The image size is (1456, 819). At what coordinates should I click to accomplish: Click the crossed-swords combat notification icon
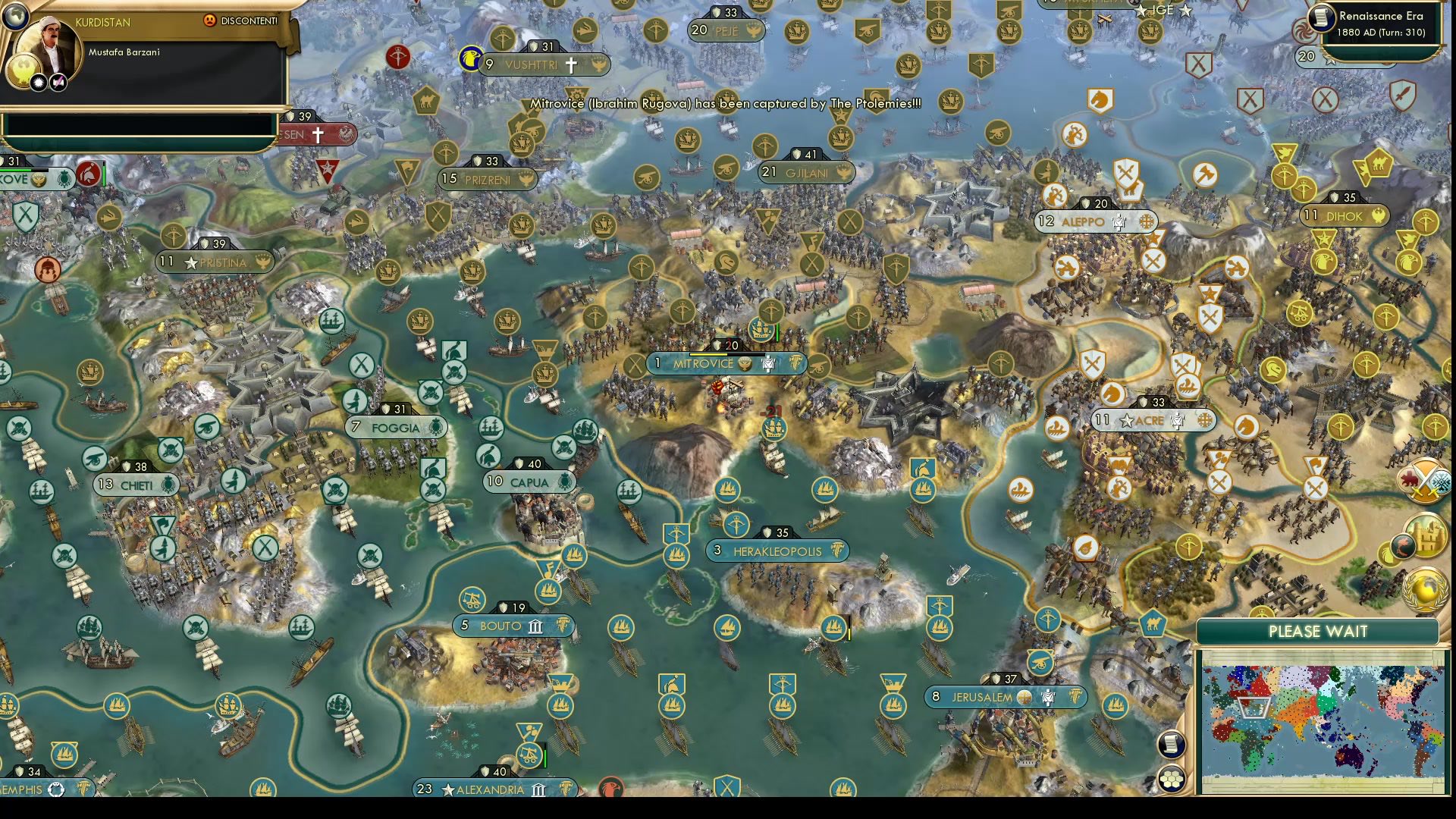(1426, 480)
